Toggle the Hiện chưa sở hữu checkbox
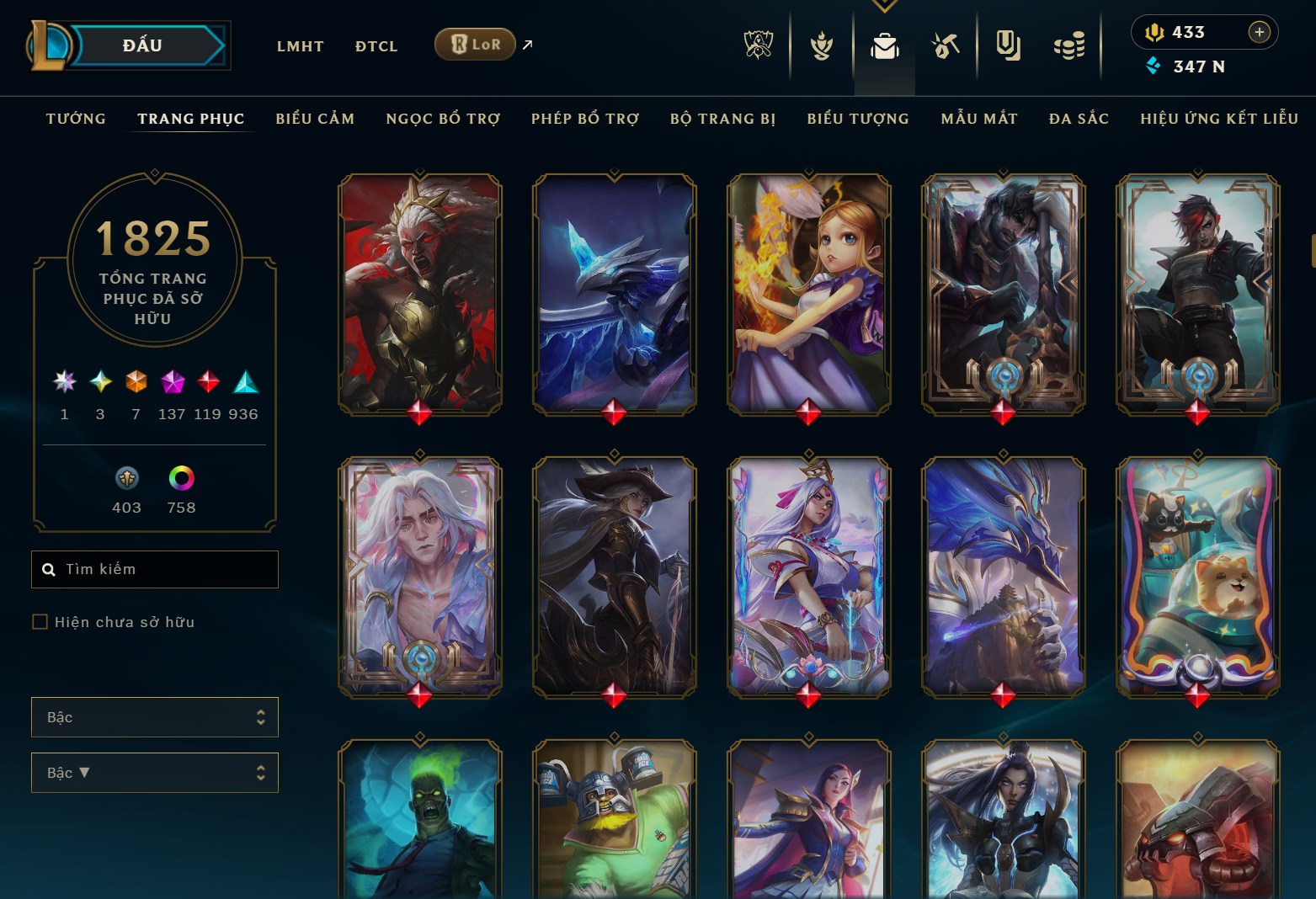The height and width of the screenshot is (899, 1316). (40, 622)
